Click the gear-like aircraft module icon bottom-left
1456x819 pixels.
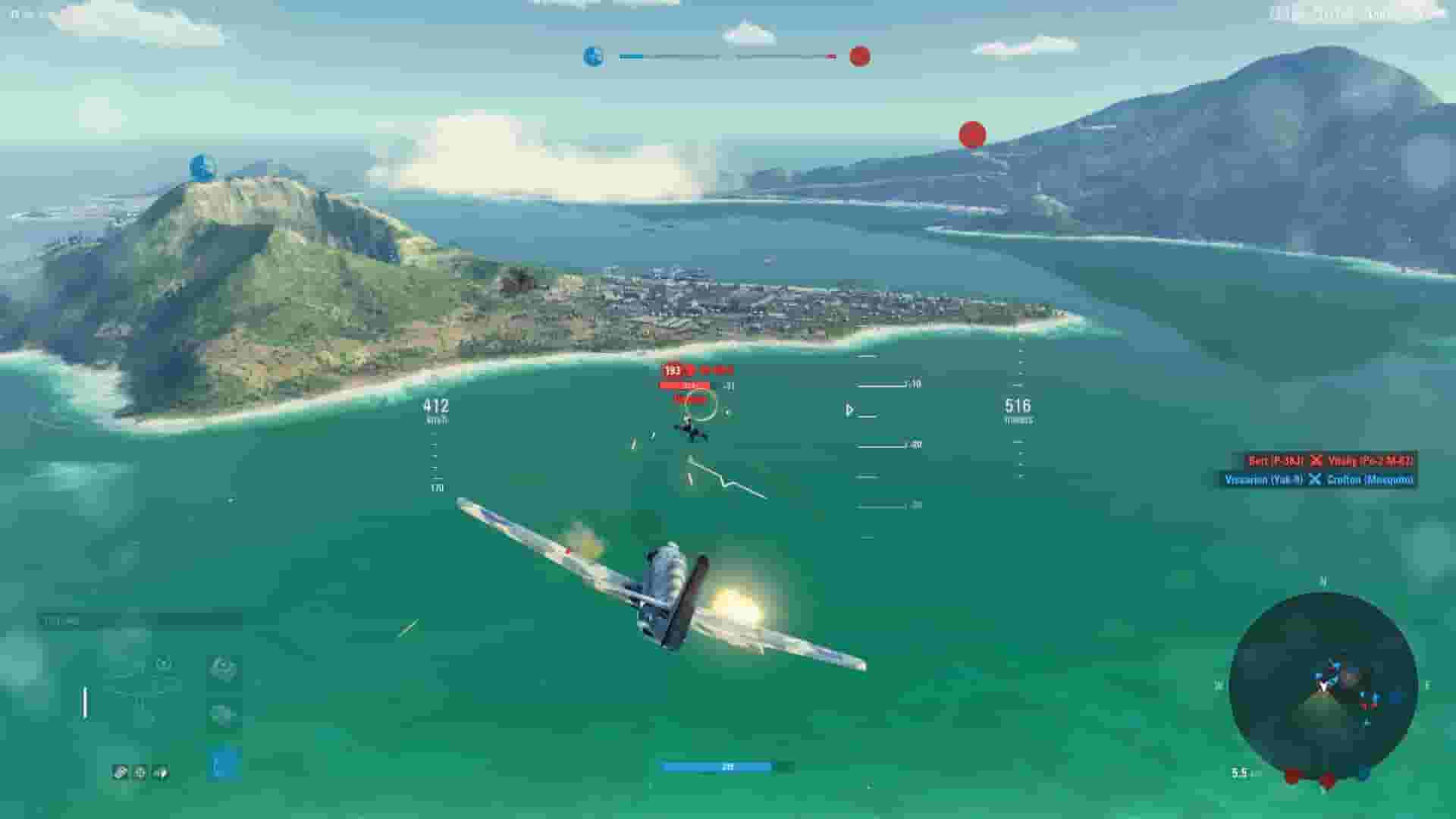coord(223,669)
